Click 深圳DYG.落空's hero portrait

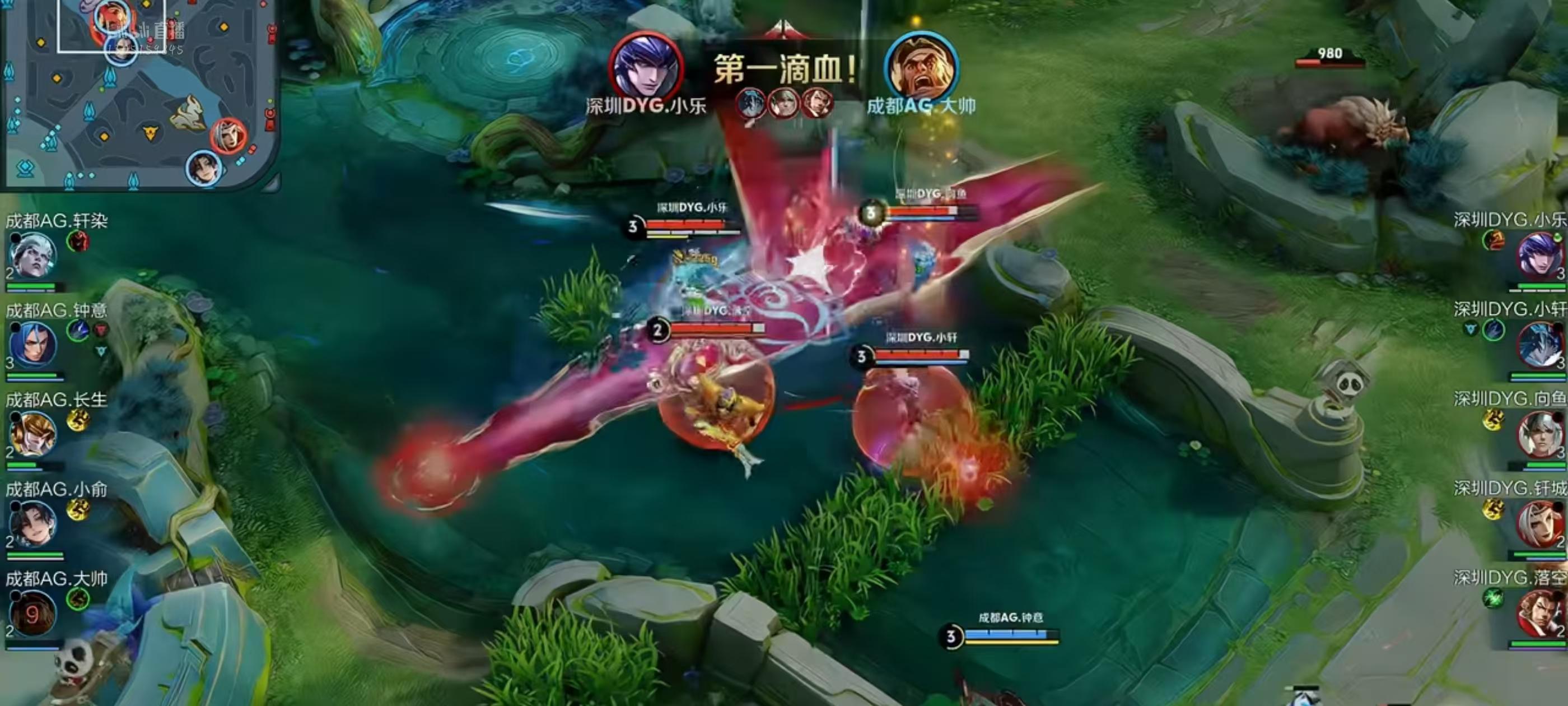1538,614
